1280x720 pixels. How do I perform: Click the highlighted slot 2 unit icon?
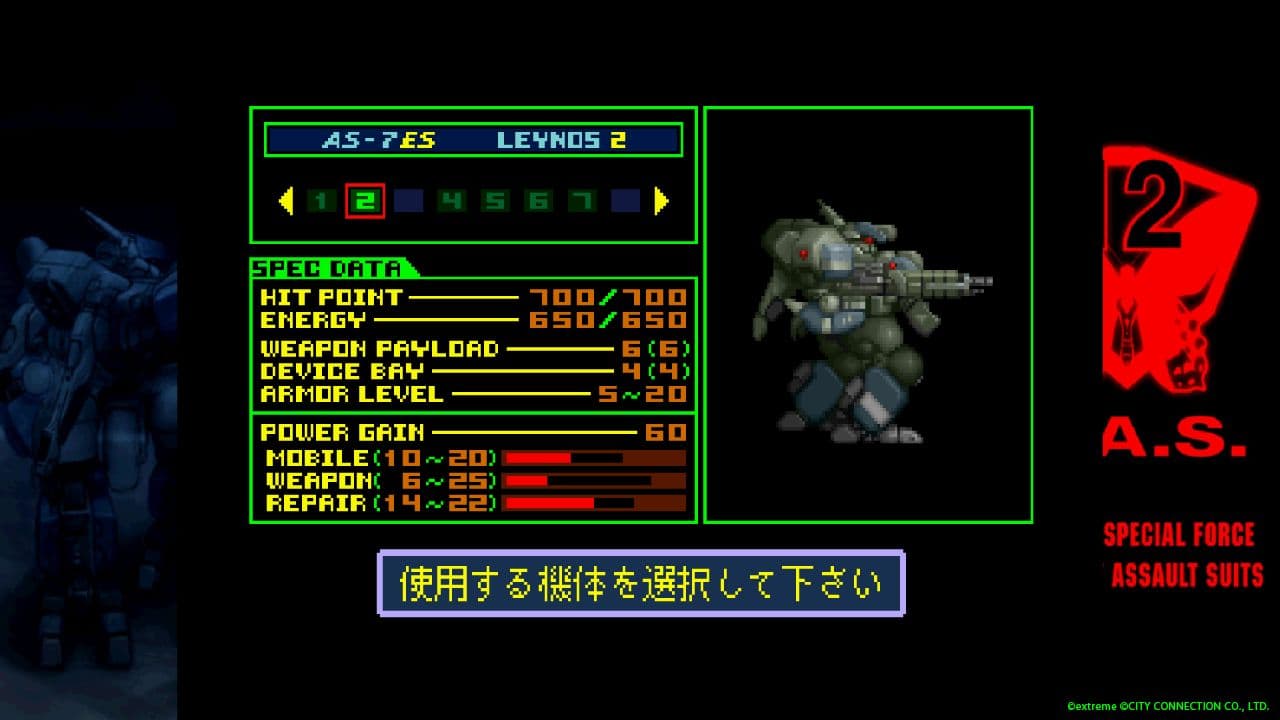click(366, 199)
